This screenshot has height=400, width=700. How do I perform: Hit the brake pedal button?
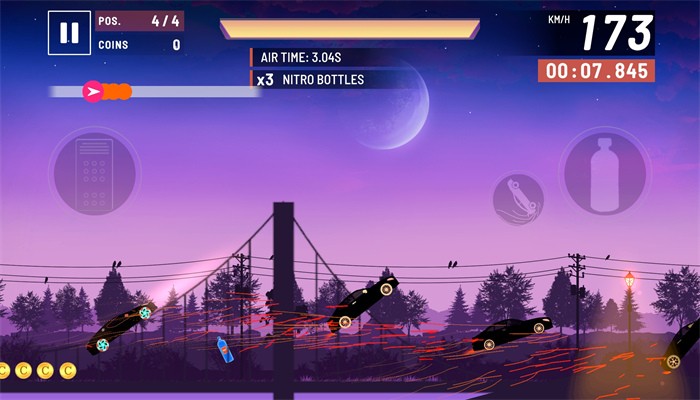[x=94, y=172]
